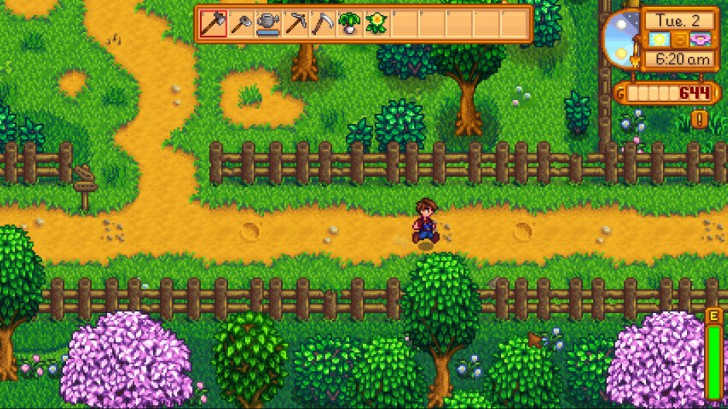Equip the pickaxe from the toolbar
The height and width of the screenshot is (409, 728).
(x=295, y=23)
